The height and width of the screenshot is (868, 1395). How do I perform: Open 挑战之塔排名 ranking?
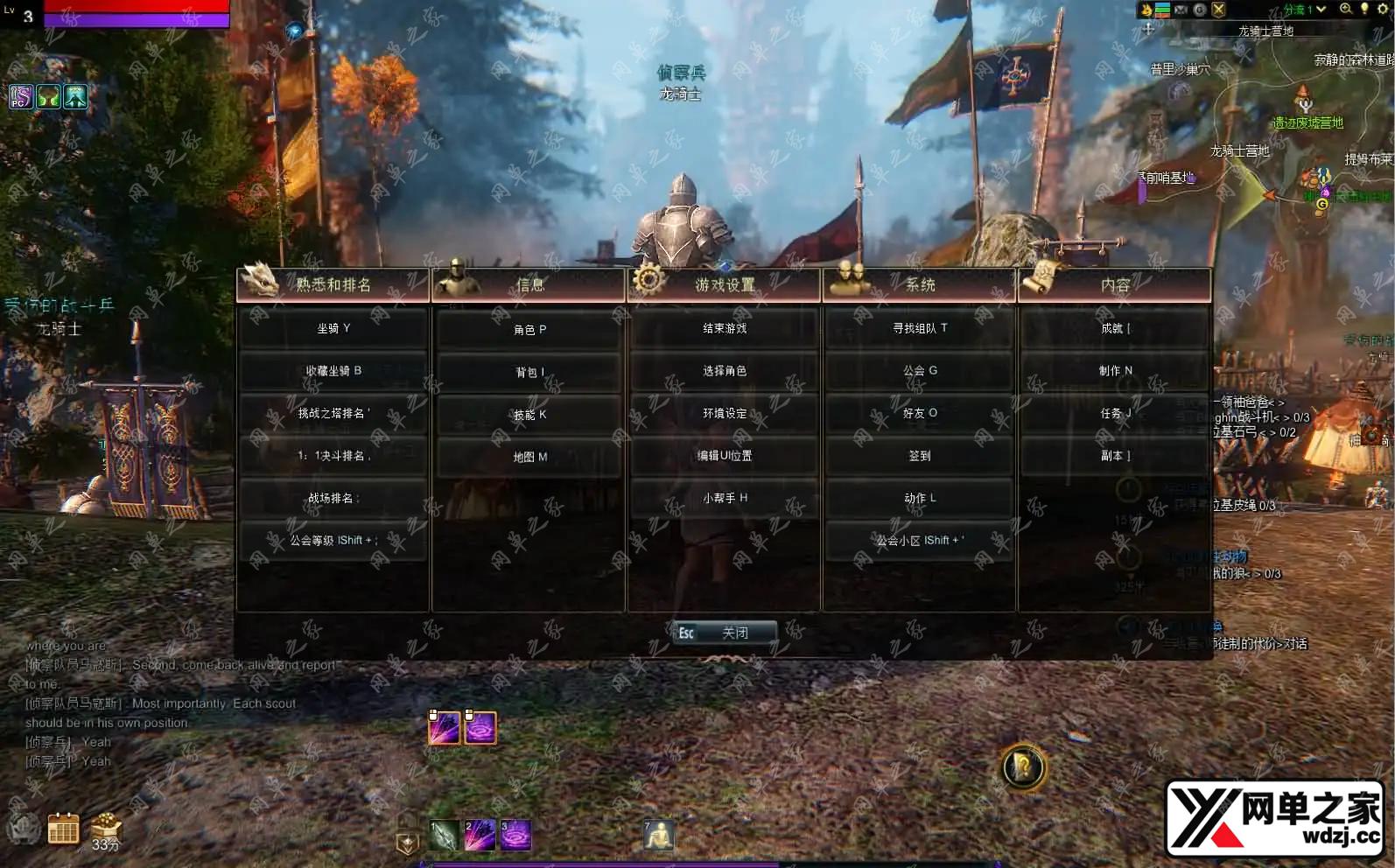pyautogui.click(x=333, y=413)
